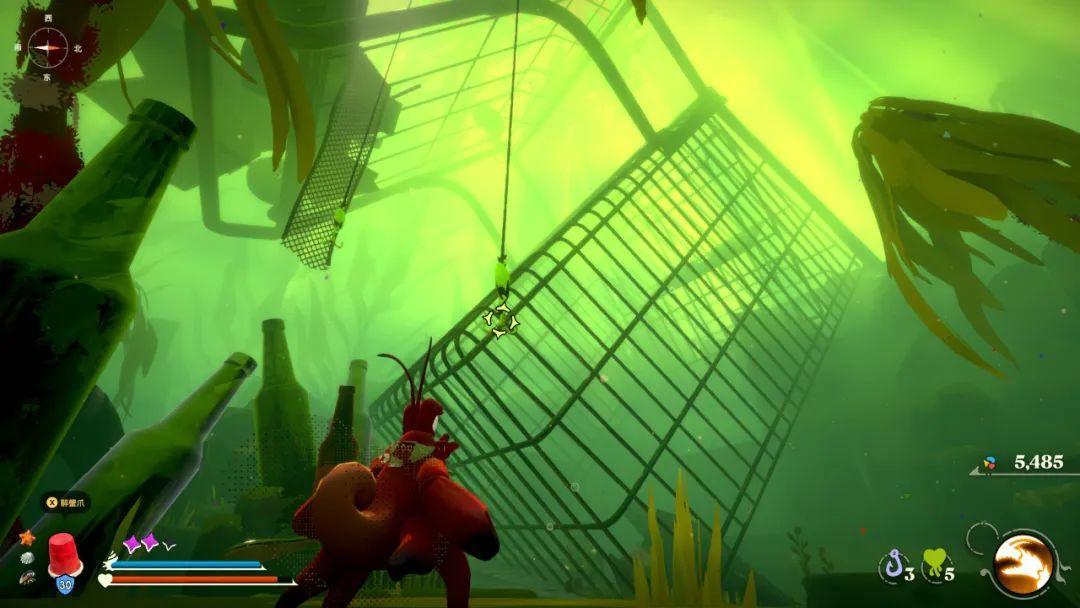The width and height of the screenshot is (1080, 608).
Task: Click the white clam stowaway icon
Action: point(27,557)
